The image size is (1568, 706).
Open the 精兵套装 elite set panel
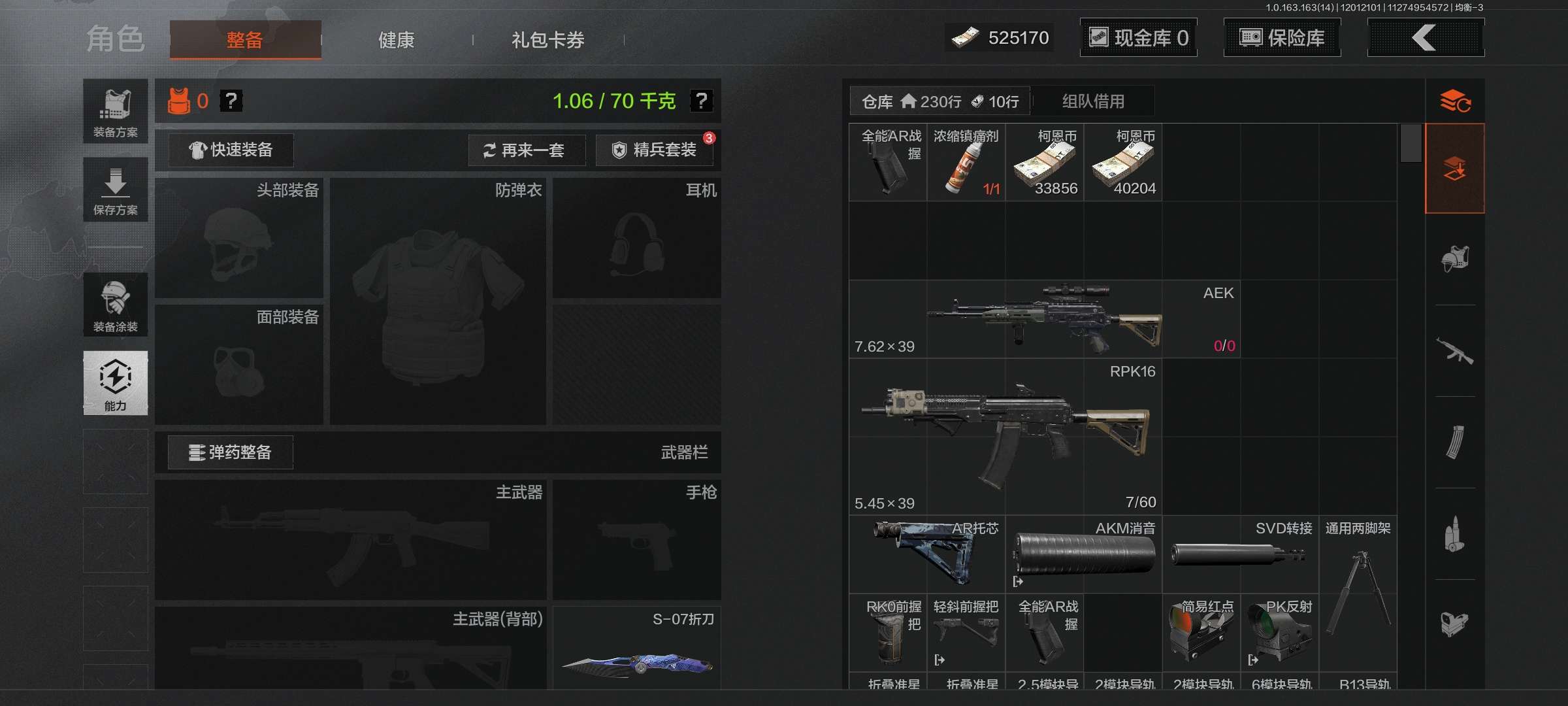click(653, 150)
